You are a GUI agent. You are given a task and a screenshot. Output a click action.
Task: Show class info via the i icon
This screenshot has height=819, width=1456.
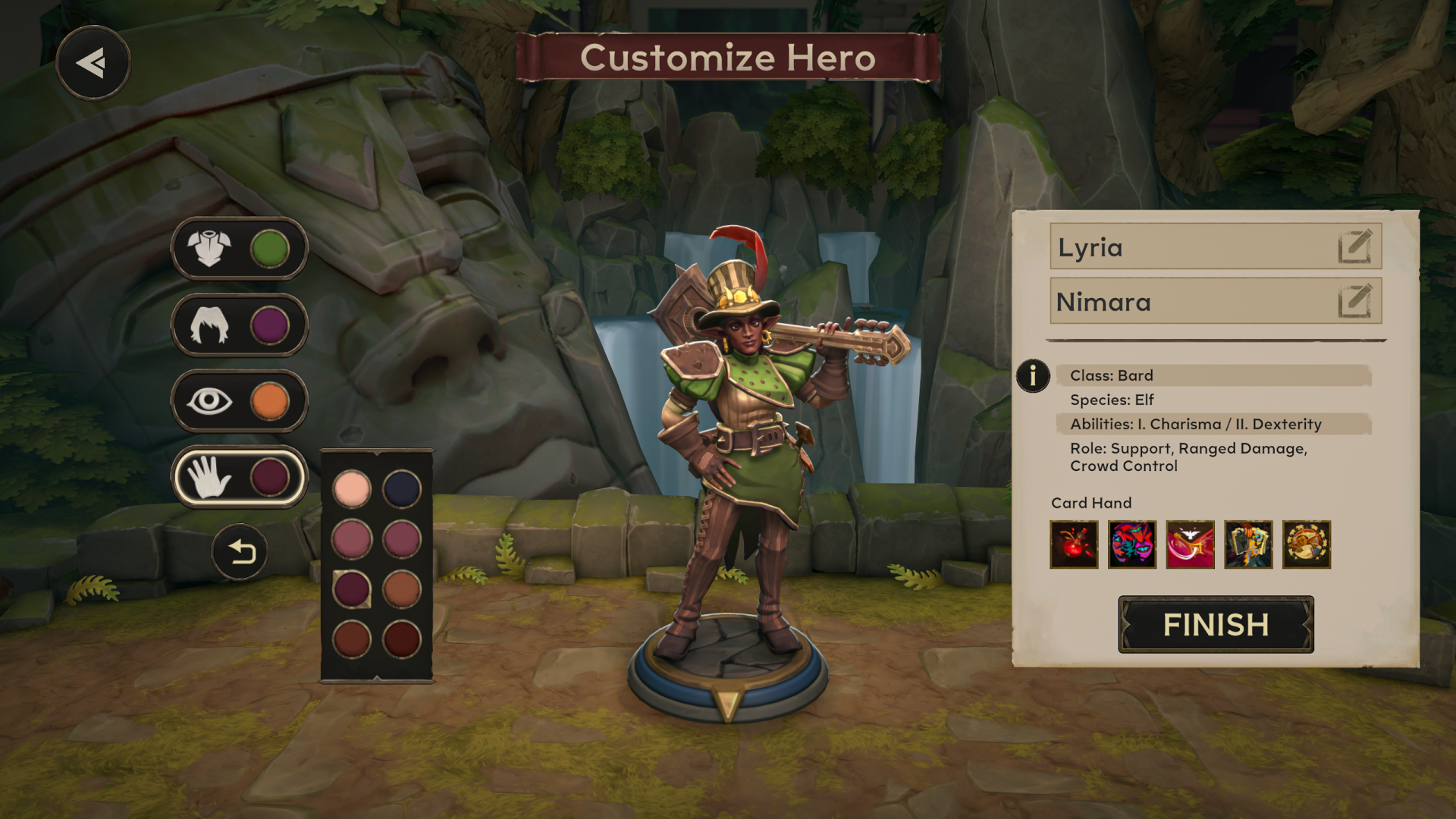point(1033,376)
